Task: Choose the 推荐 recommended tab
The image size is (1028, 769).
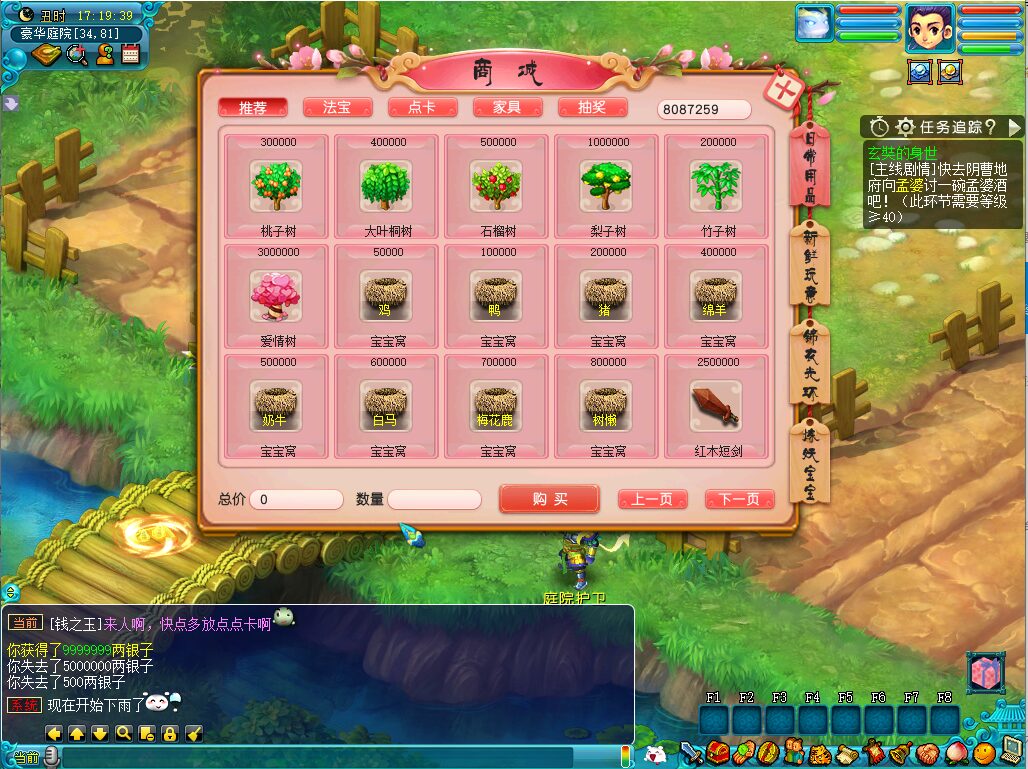Action: (252, 108)
